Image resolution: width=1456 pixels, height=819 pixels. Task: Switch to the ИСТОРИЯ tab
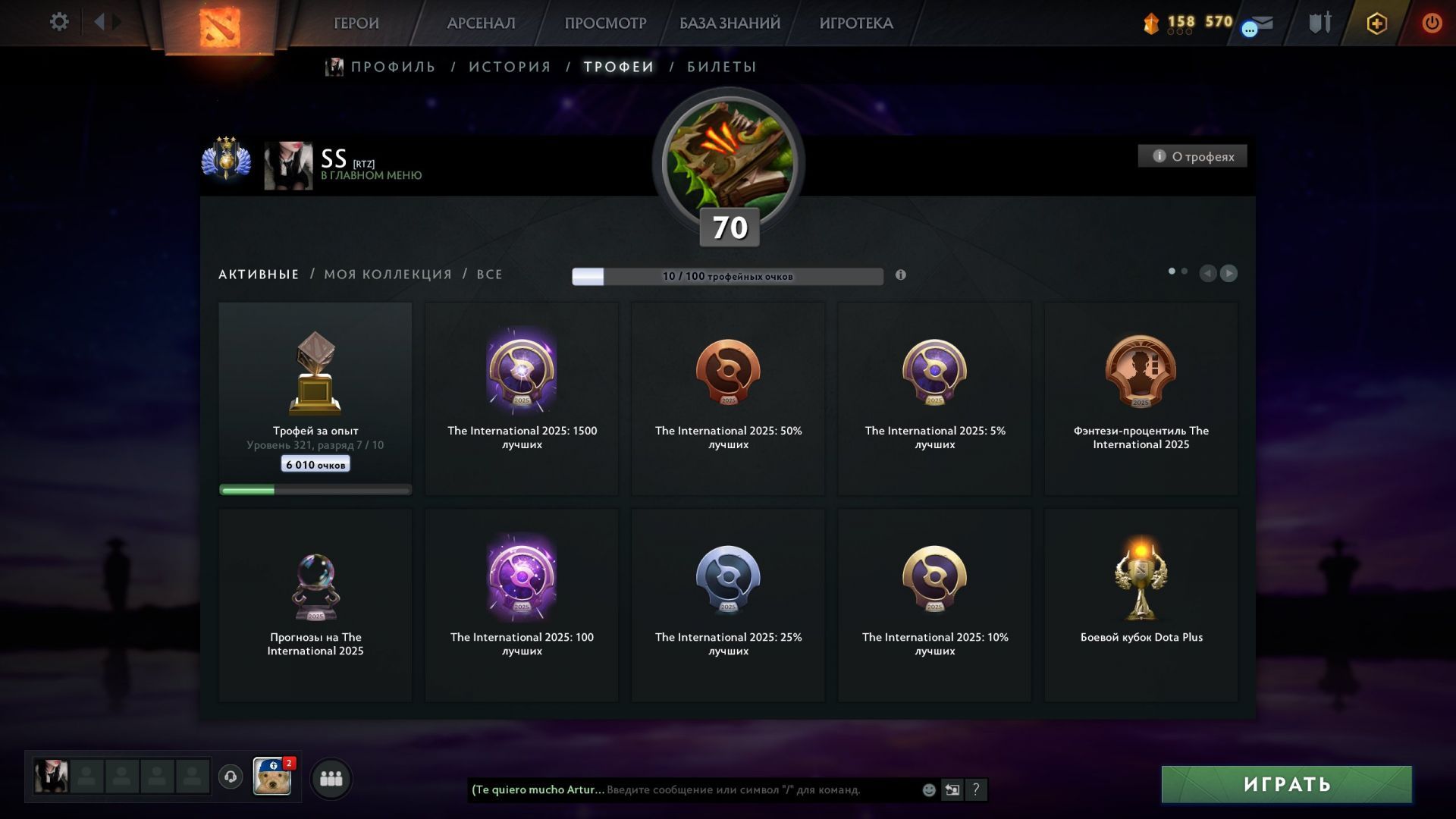coord(510,67)
